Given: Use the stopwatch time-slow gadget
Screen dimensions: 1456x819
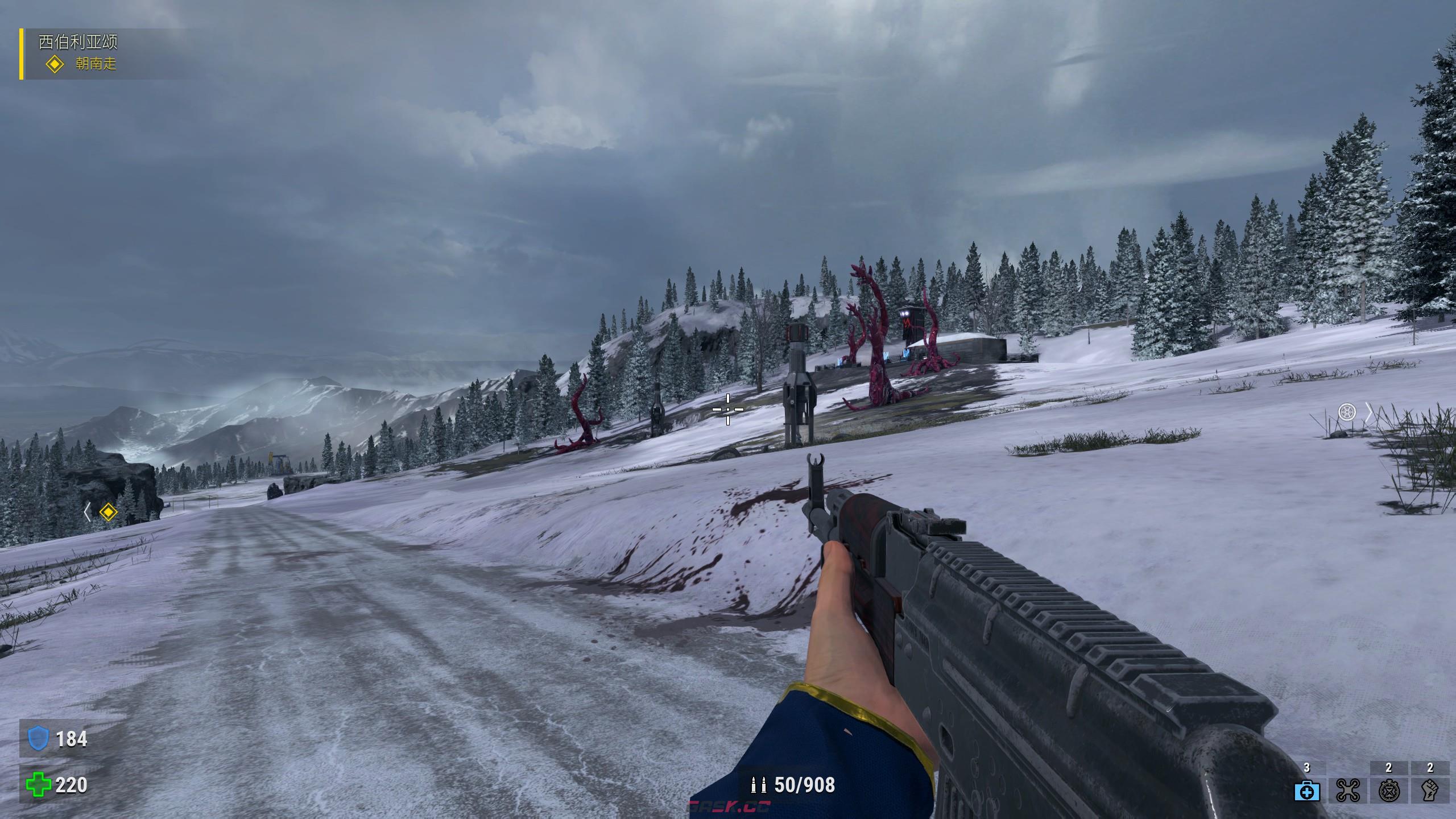Looking at the screenshot, I should coord(1388,791).
